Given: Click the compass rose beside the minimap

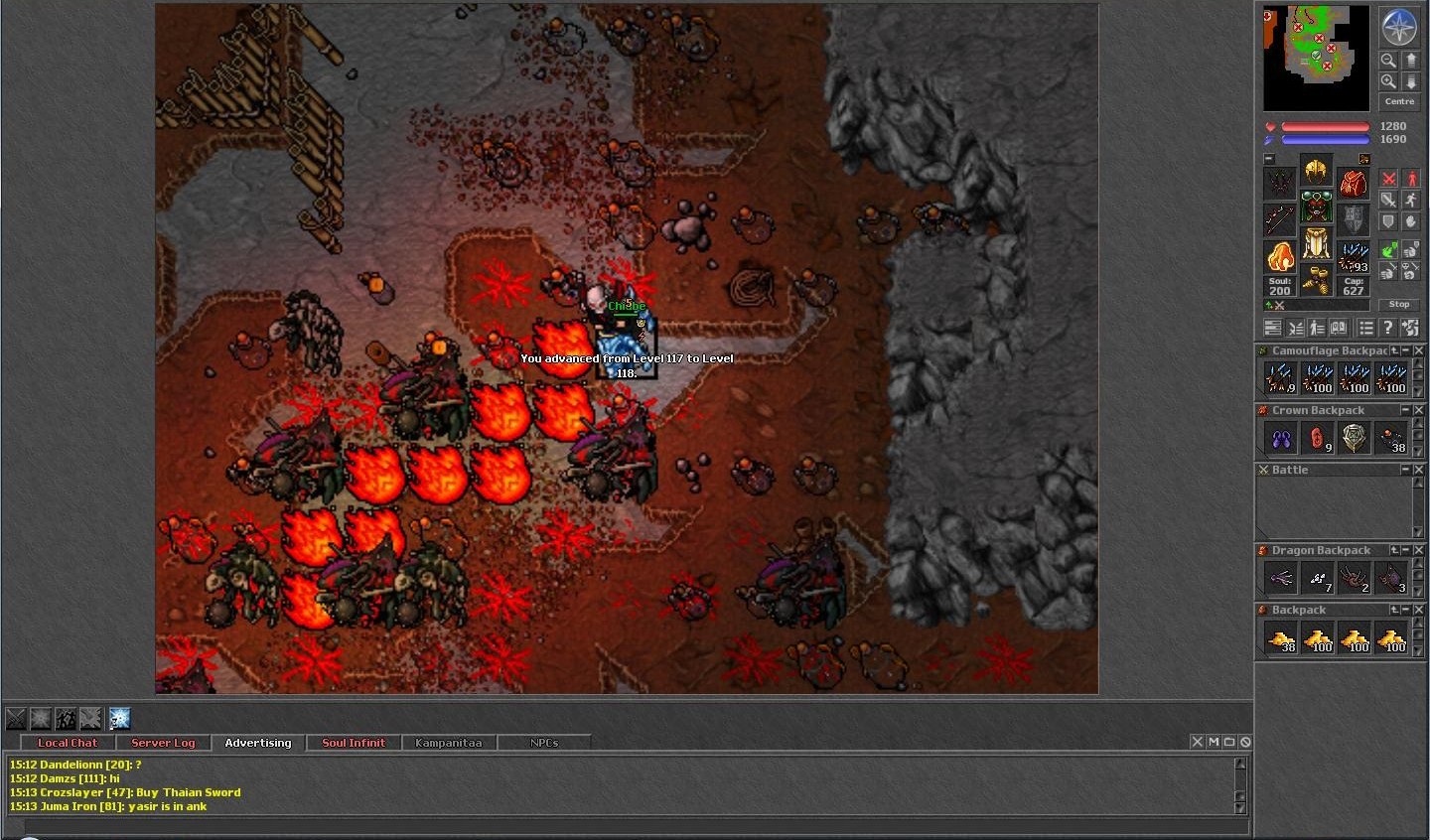Looking at the screenshot, I should pyautogui.click(x=1399, y=28).
